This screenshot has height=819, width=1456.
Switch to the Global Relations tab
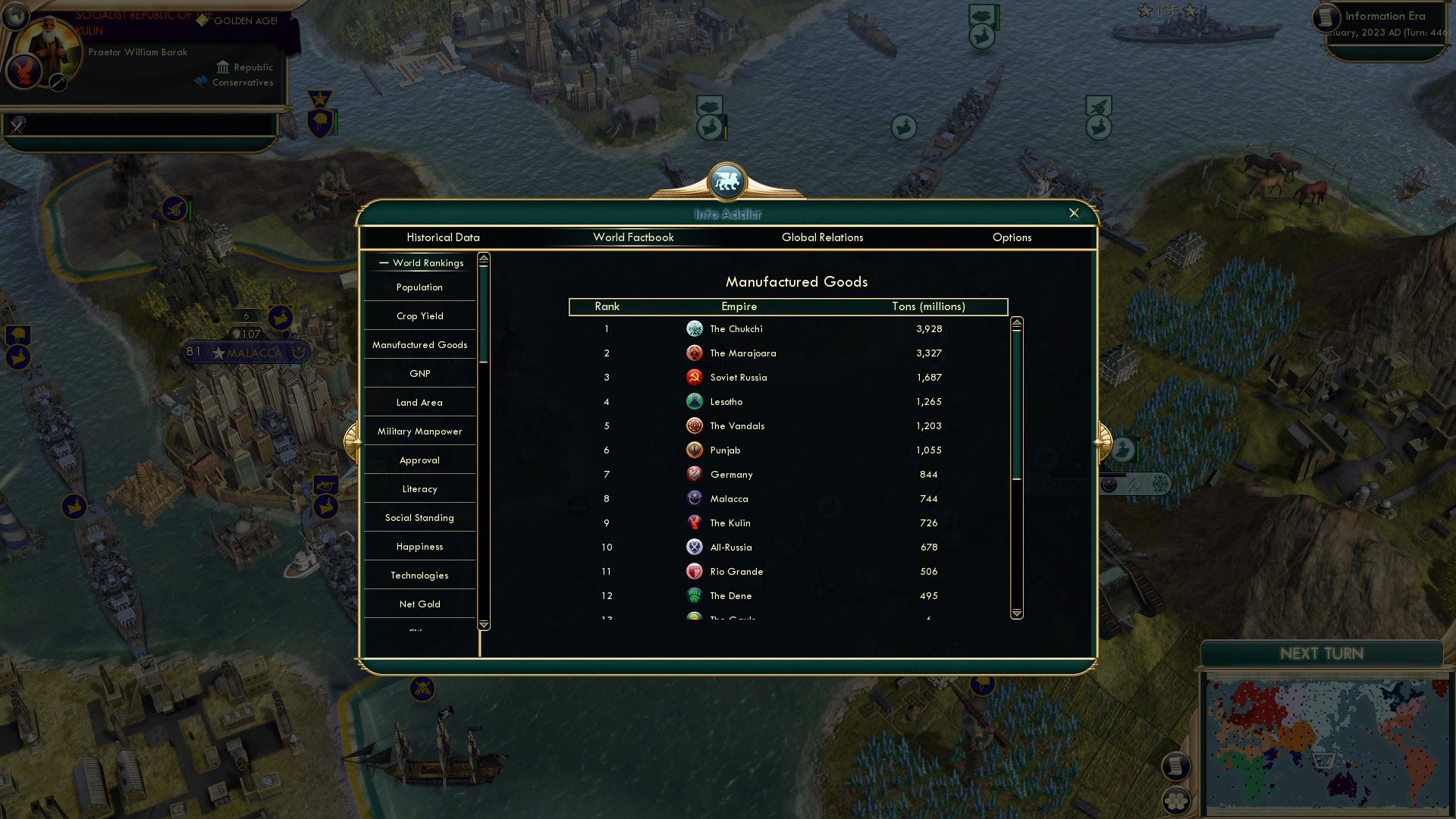822,237
